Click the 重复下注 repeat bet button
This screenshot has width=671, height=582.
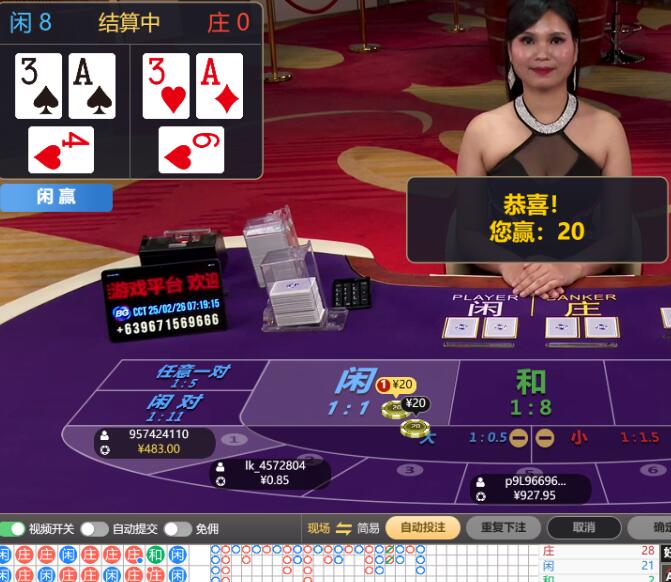coord(505,528)
